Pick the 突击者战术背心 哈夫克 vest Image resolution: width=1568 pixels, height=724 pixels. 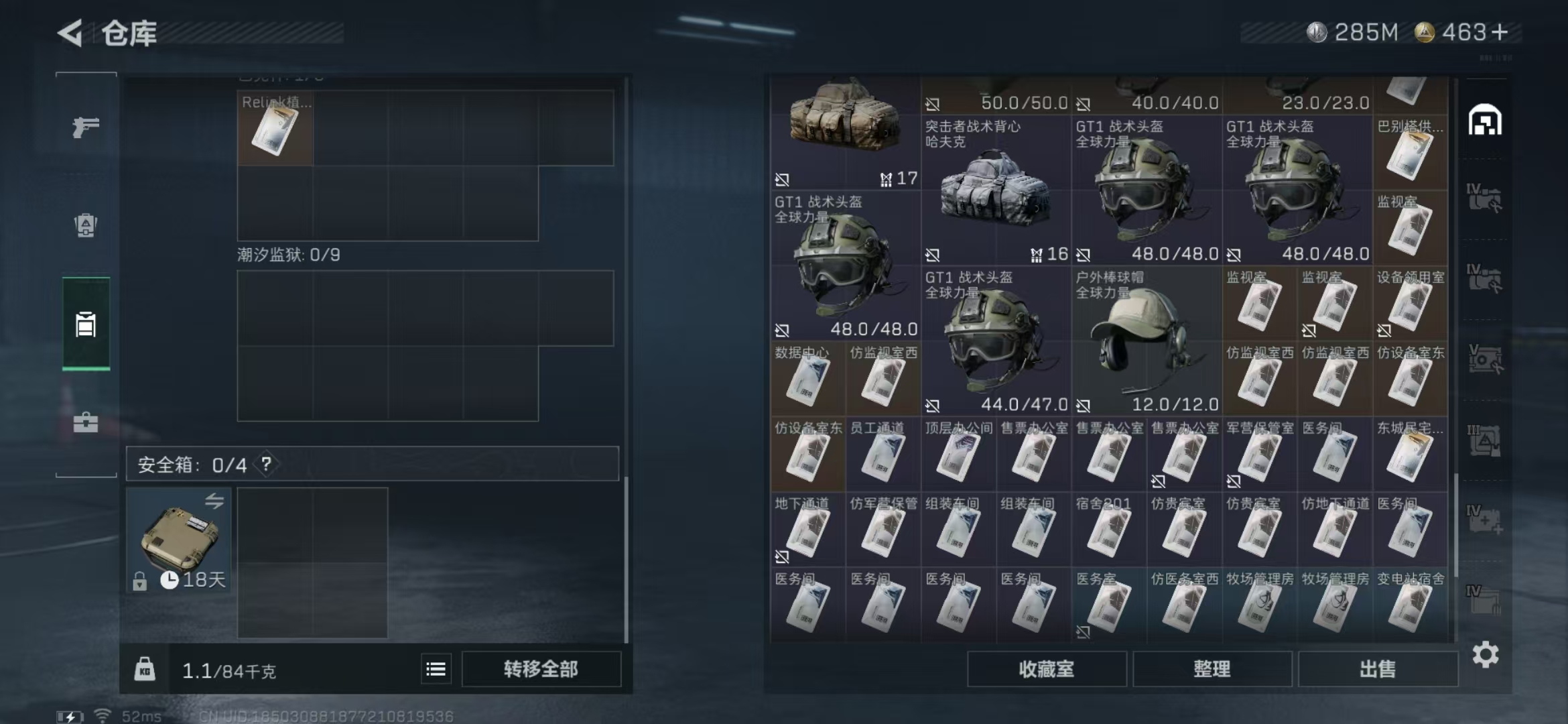click(x=995, y=191)
